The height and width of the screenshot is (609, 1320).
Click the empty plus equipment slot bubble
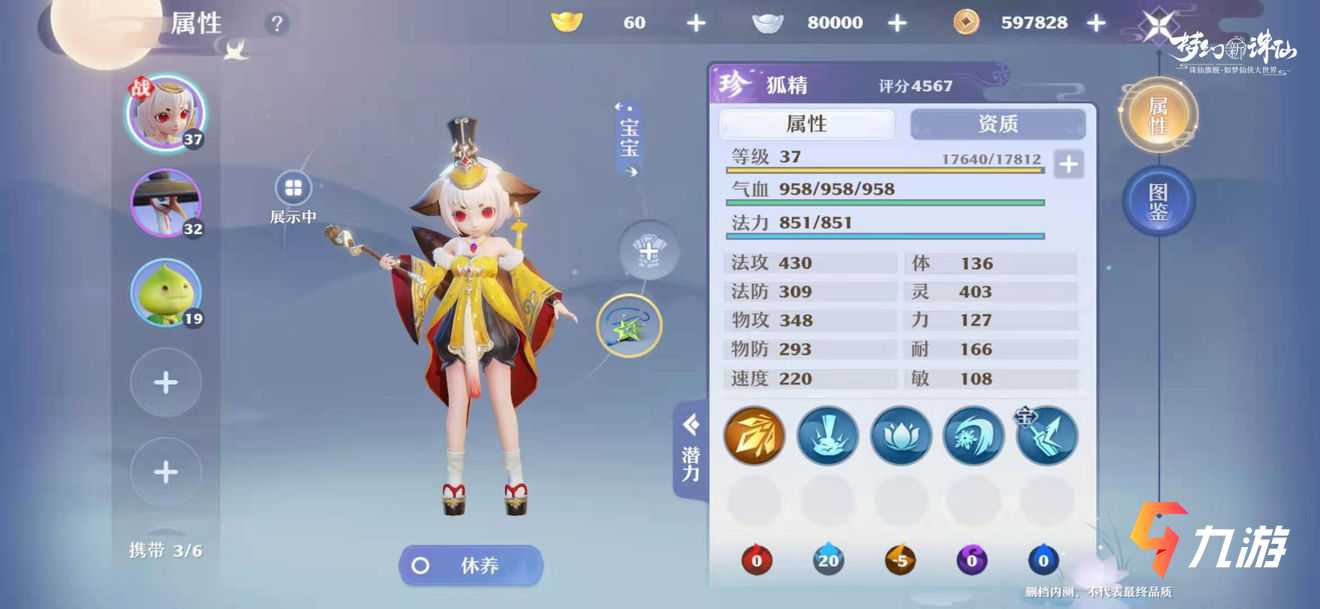[648, 251]
